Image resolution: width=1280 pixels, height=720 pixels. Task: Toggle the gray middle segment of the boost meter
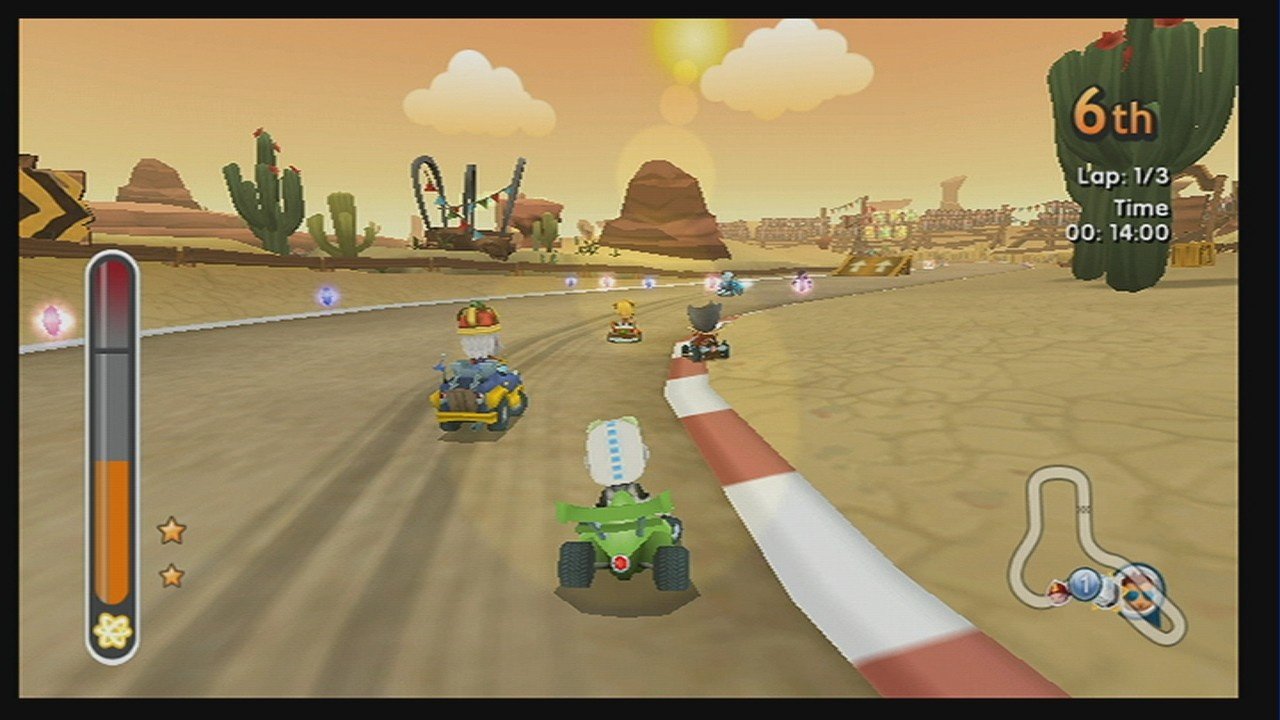(x=112, y=400)
